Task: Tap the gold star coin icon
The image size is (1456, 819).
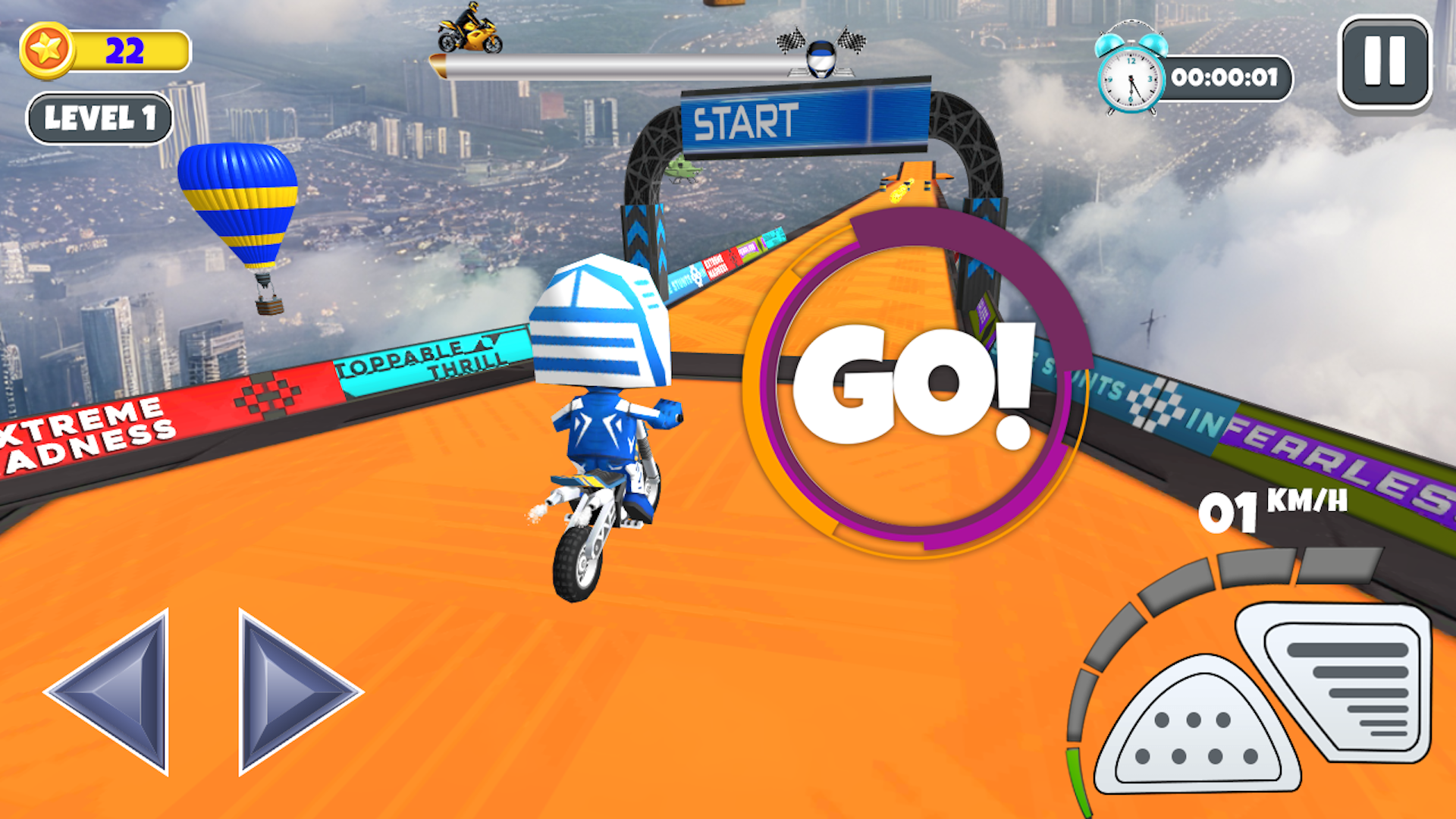Action: pos(50,49)
